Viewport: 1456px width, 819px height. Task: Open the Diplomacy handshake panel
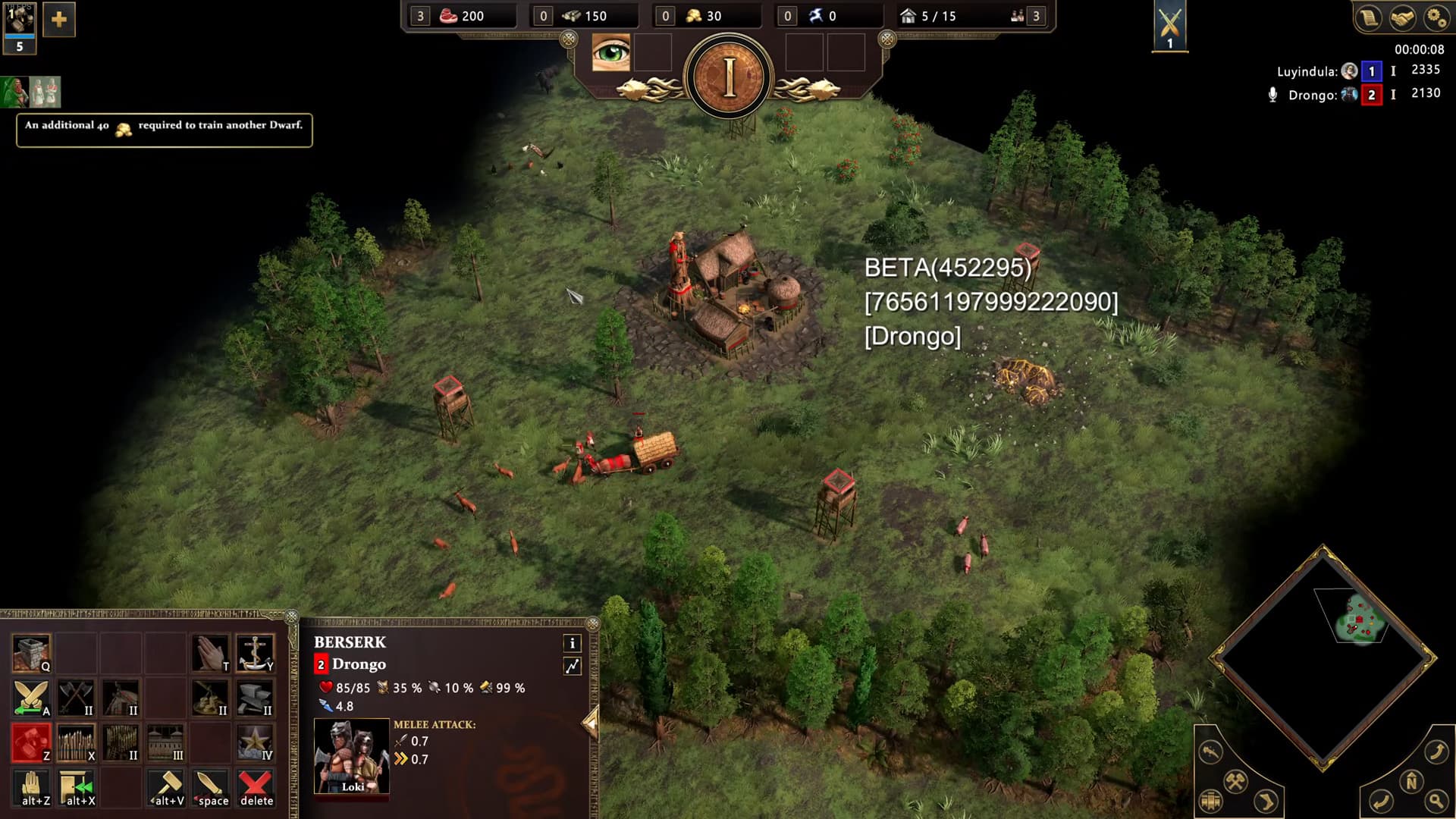(1403, 17)
